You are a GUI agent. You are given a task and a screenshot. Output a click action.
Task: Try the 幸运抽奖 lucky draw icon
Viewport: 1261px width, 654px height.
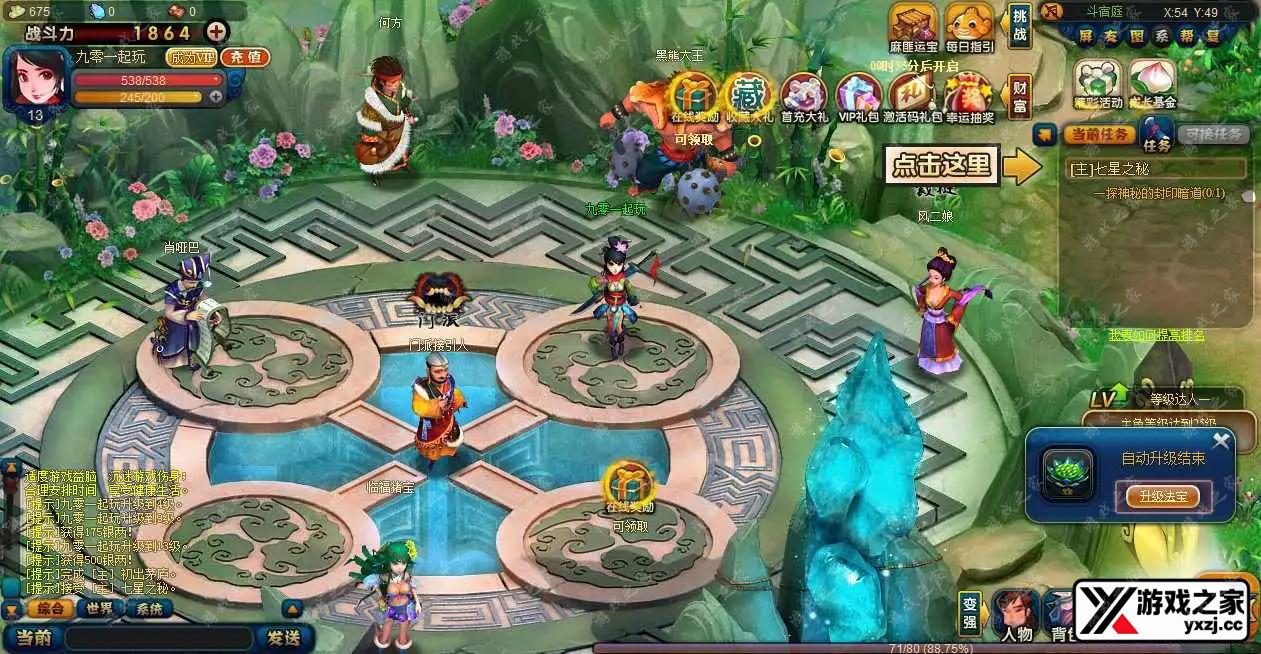[x=968, y=96]
